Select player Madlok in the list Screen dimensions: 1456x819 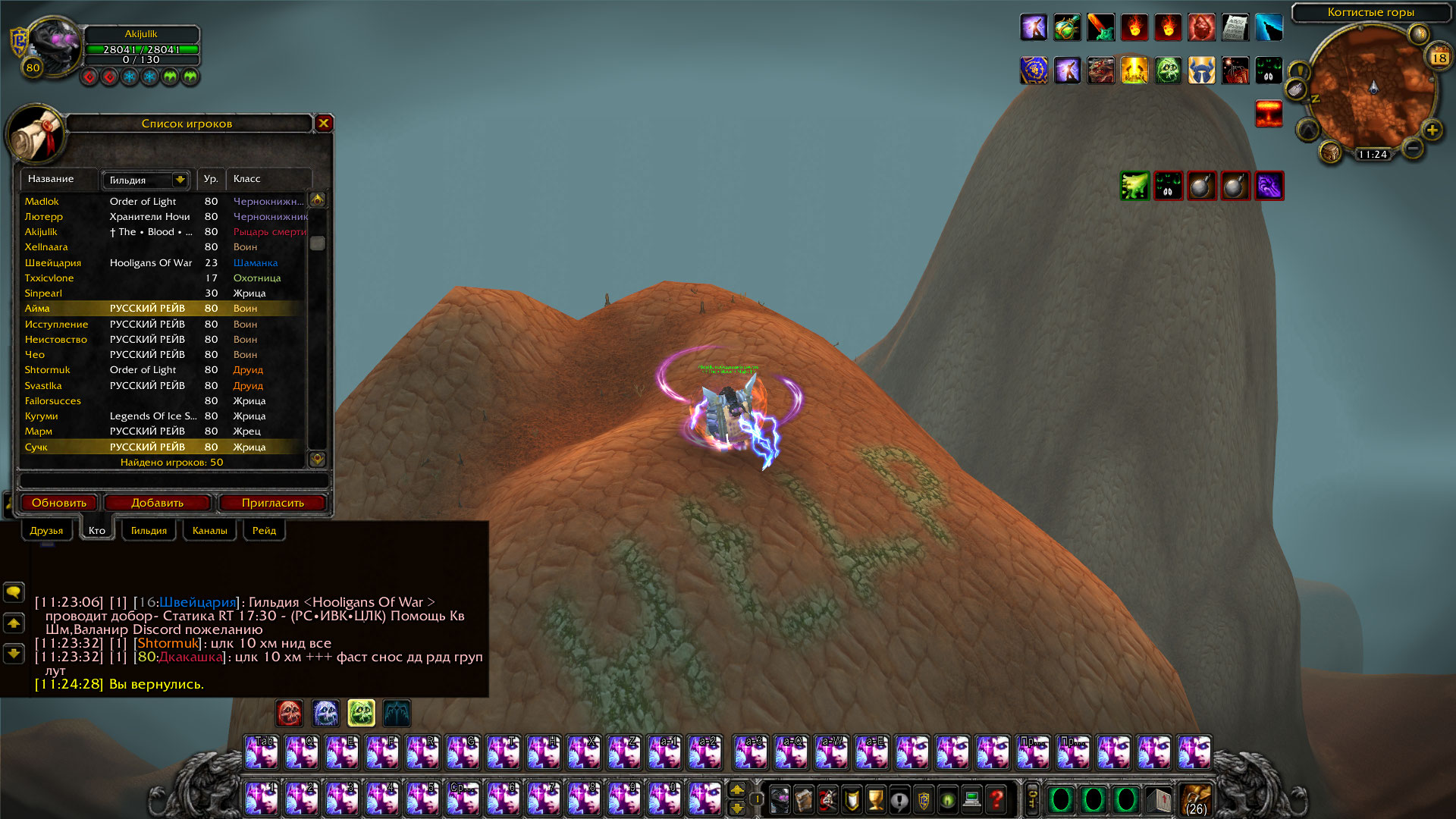(x=42, y=201)
